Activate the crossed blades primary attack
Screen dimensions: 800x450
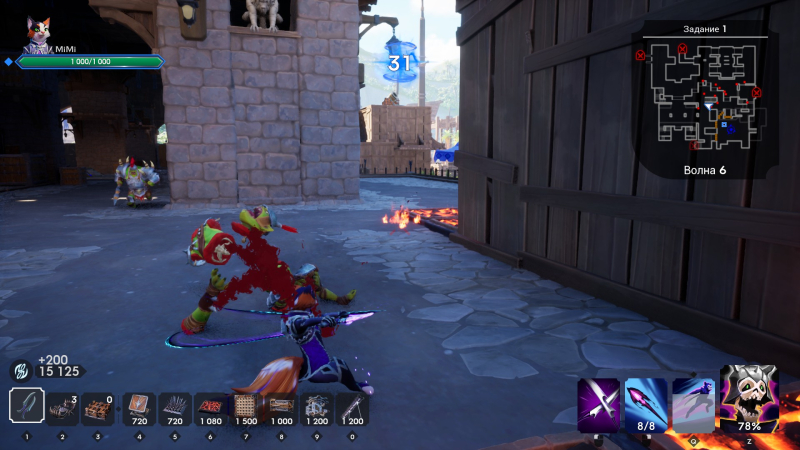pos(598,404)
